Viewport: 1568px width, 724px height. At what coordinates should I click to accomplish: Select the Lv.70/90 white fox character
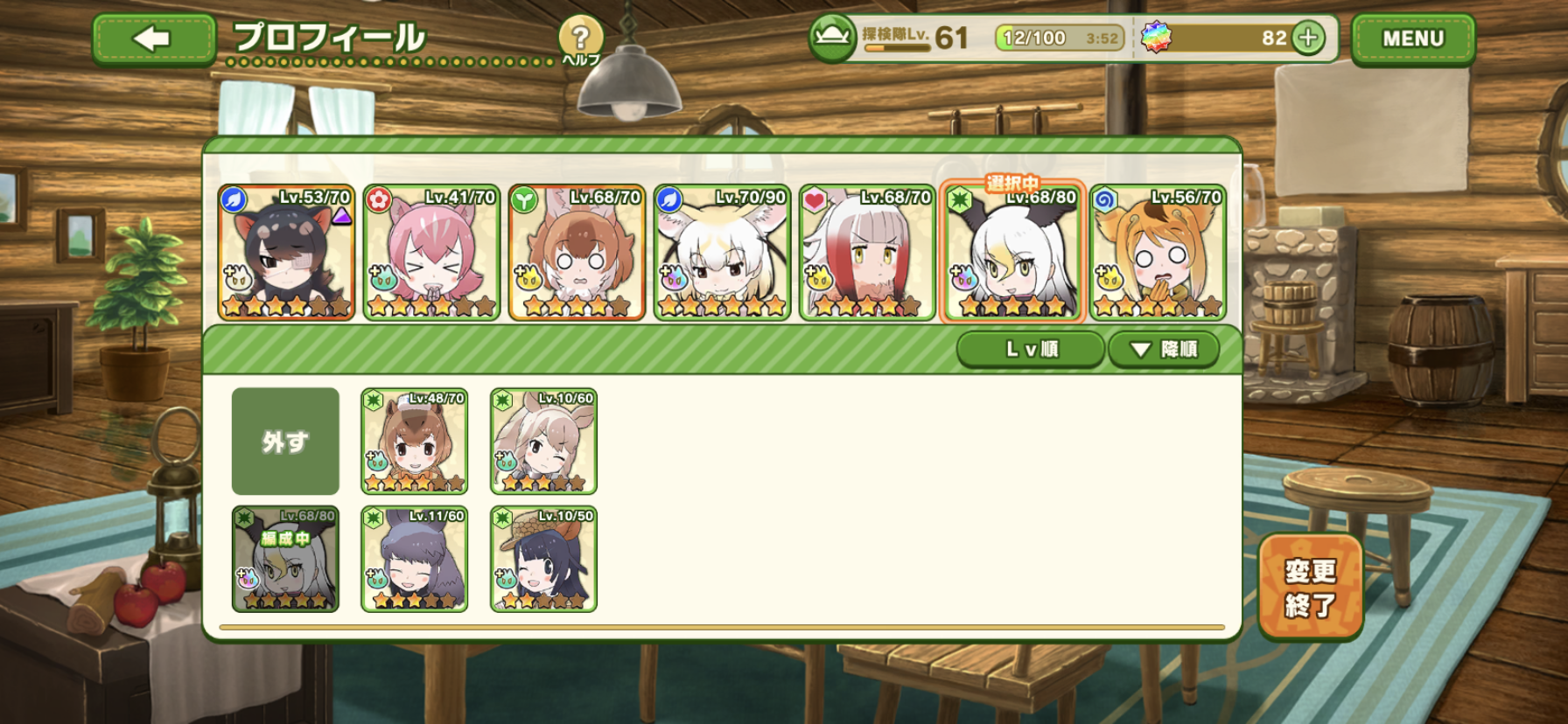(722, 253)
